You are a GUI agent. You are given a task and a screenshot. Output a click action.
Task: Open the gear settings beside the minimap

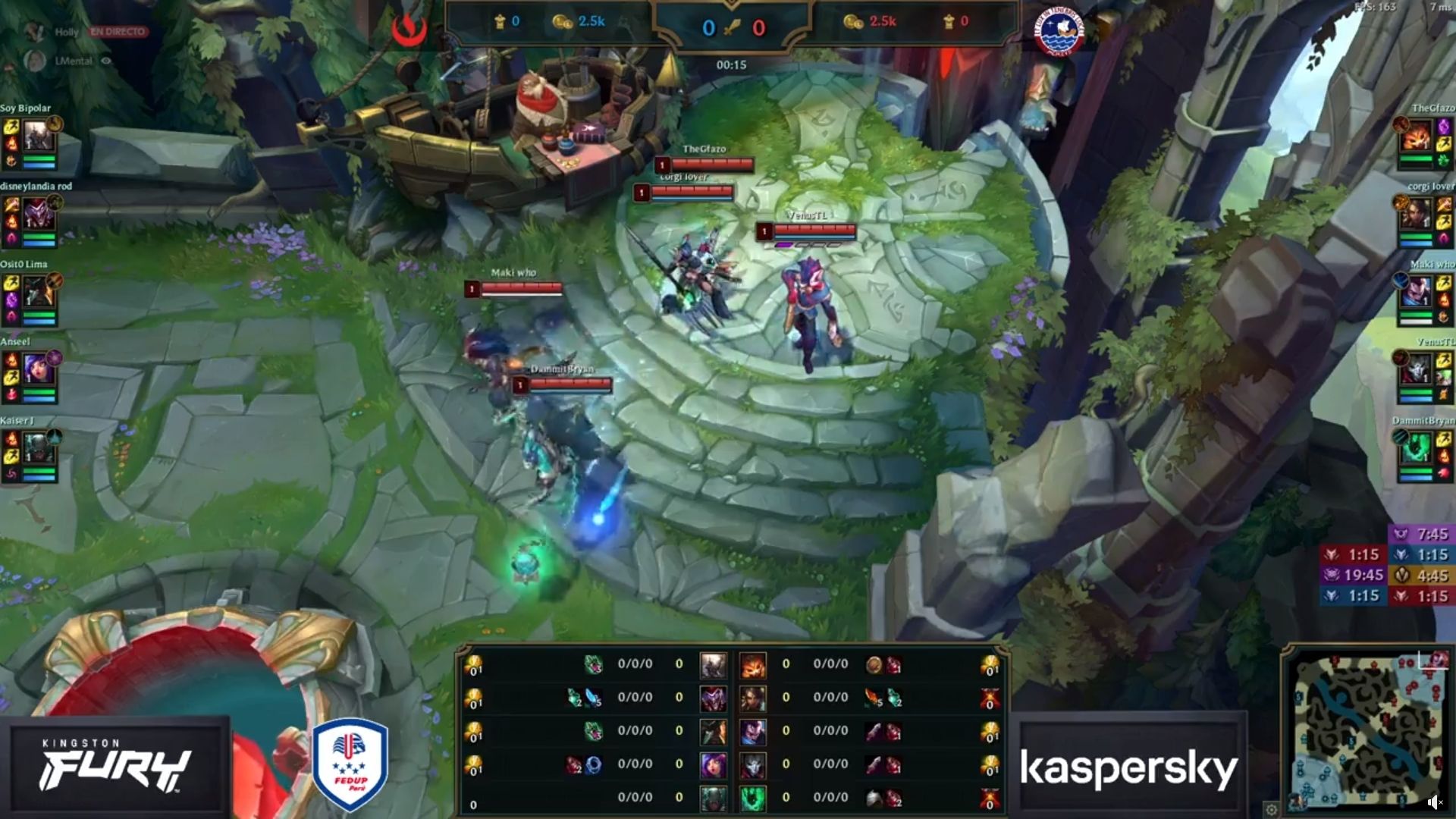tap(1272, 808)
